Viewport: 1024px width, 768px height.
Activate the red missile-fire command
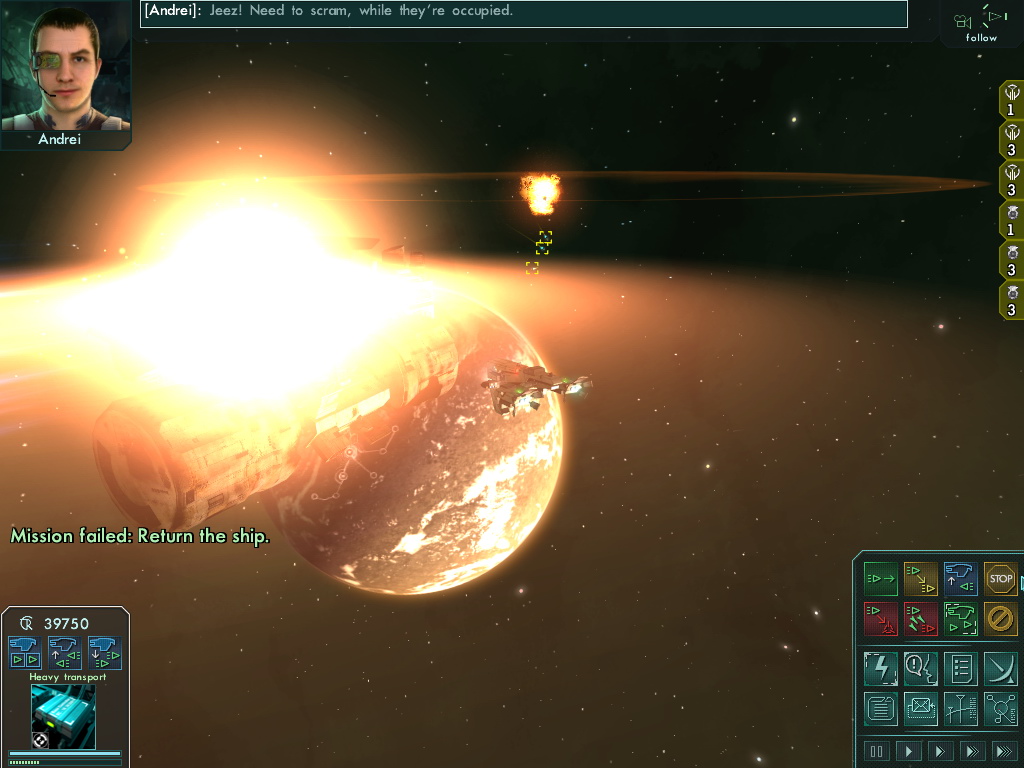[x=921, y=618]
